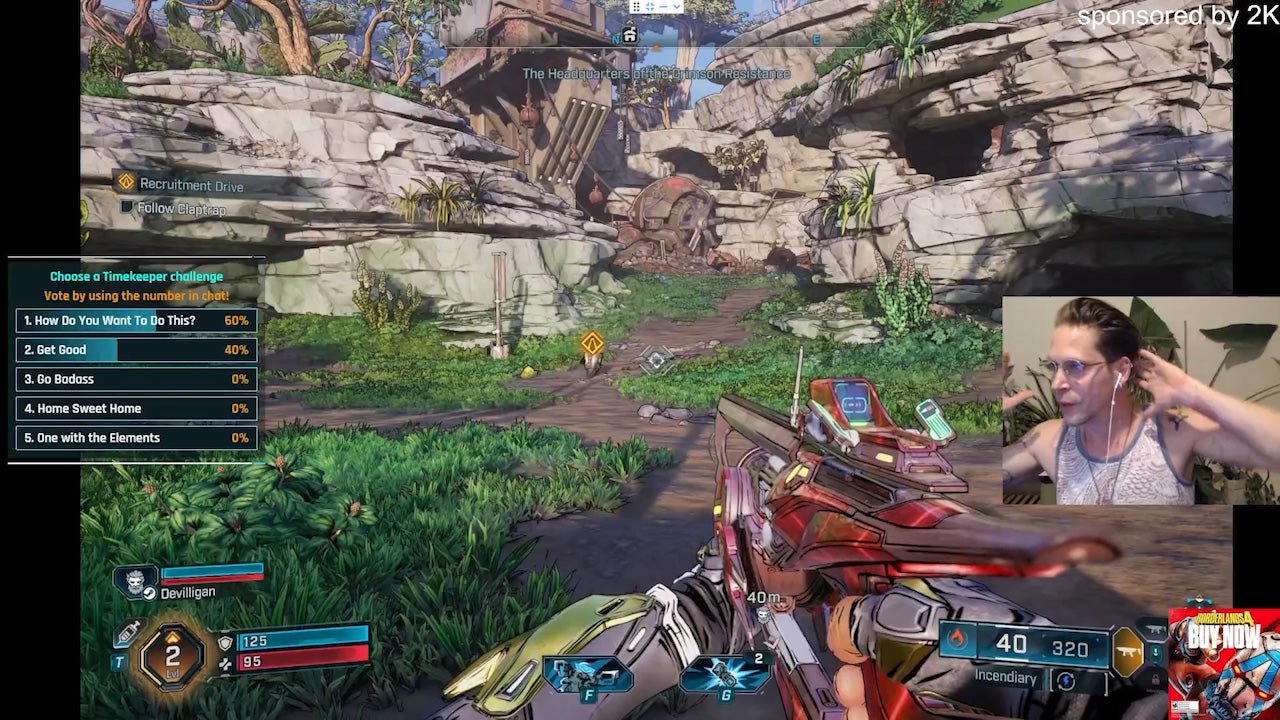
Task: Toggle the lock icon below the microphone
Action: pos(1157,678)
